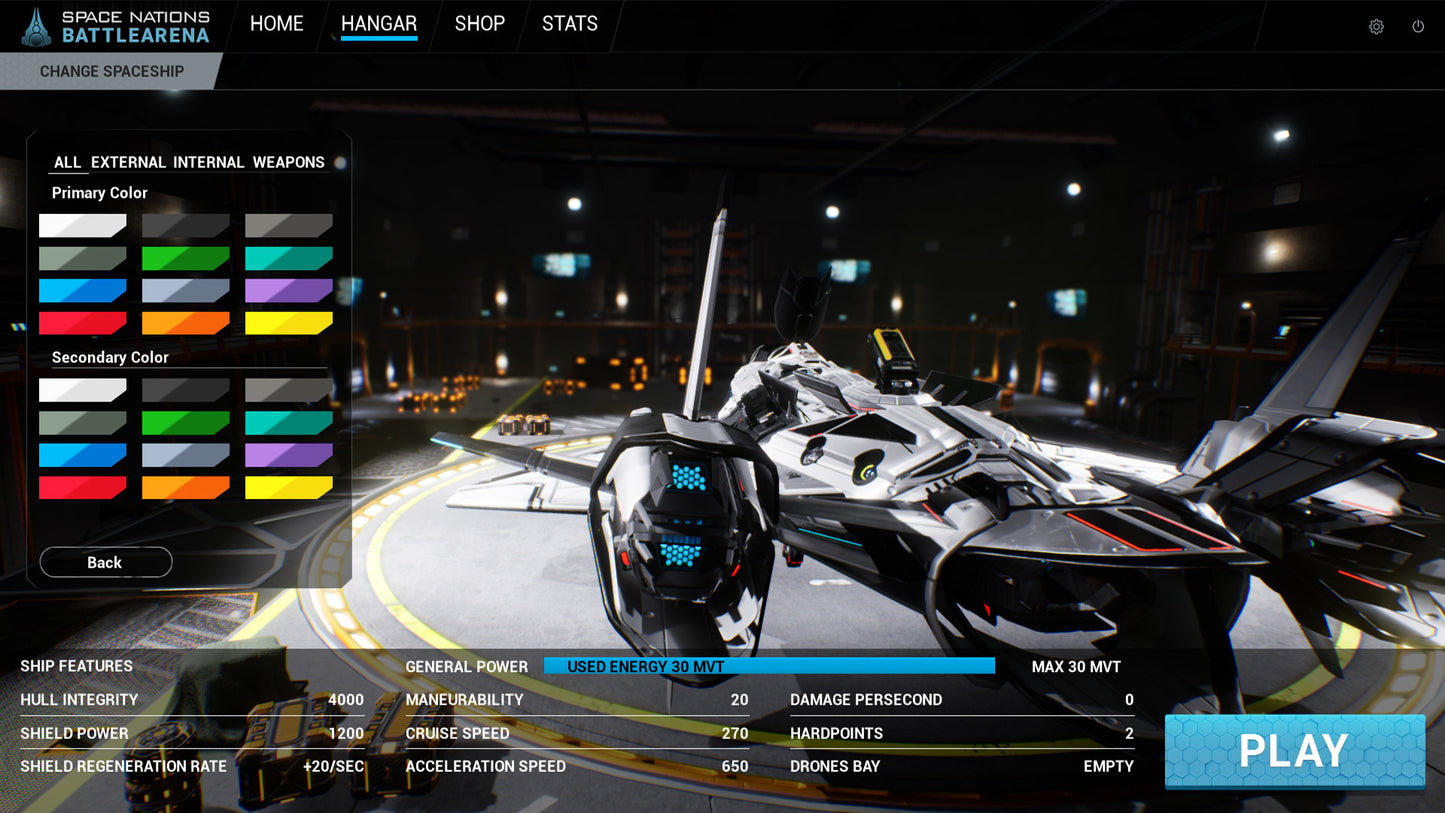Open the HOME menu
1445x813 pixels.
pyautogui.click(x=276, y=24)
